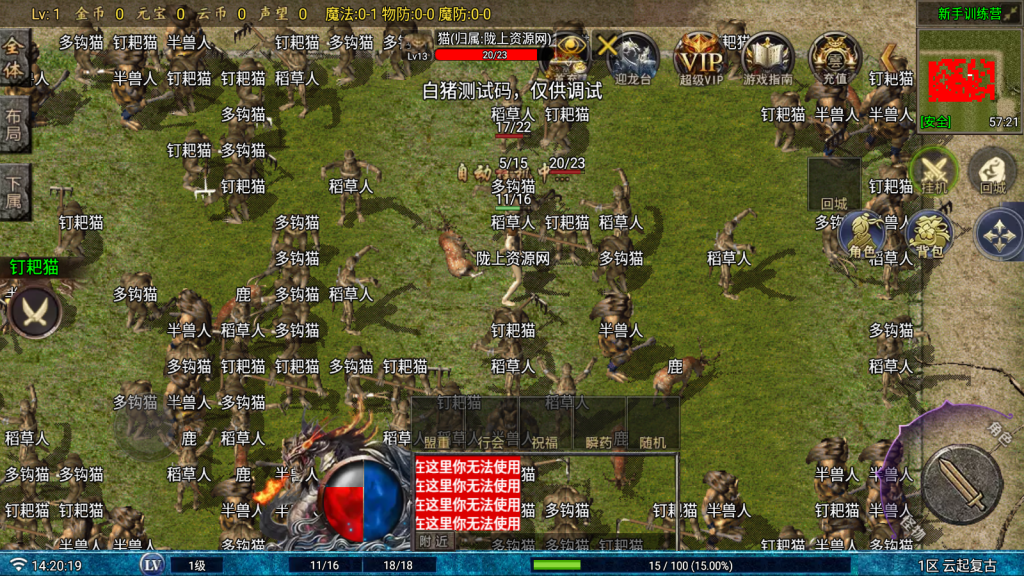This screenshot has width=1024, height=576.
Task: Attack with the sword button
Action: pos(962,485)
